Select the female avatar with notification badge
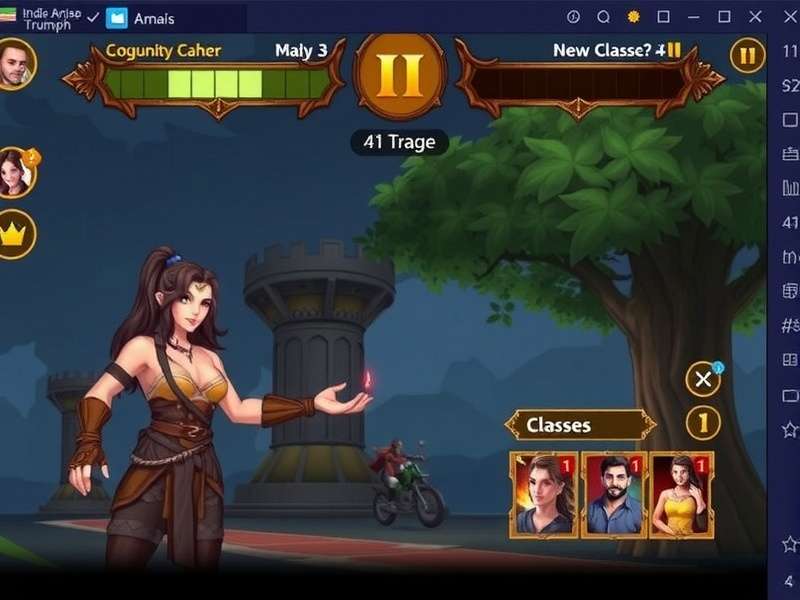Screen dimensions: 800x600 (15, 172)
